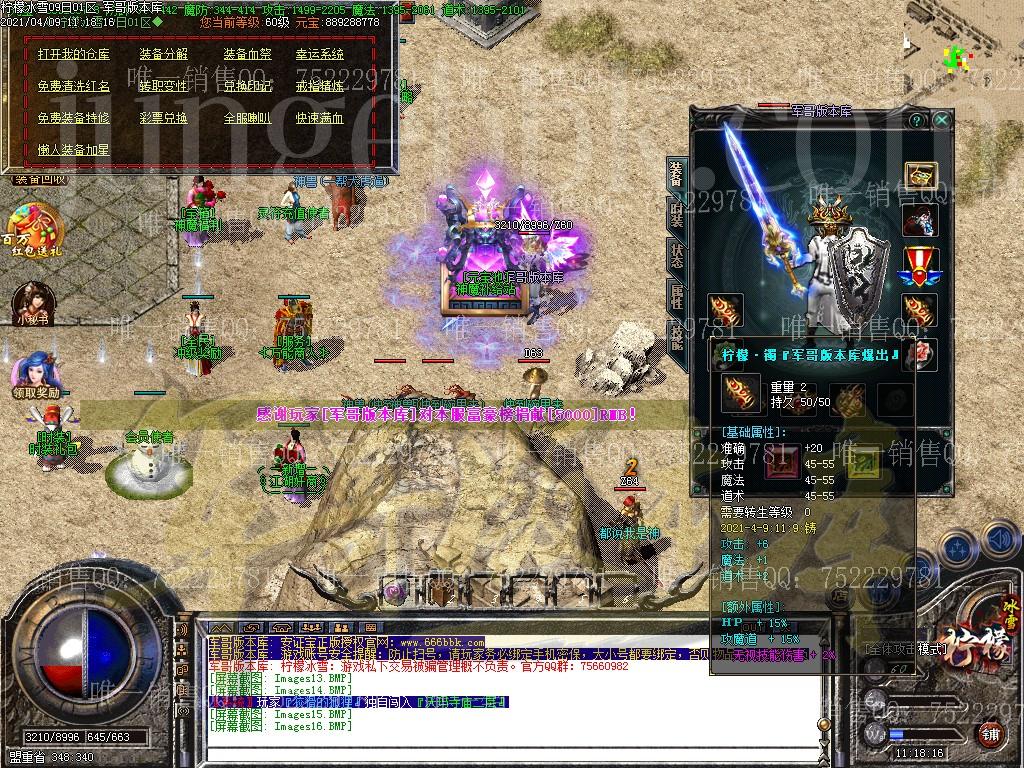
Task: Select the 装备分解 equipment dismantle option
Action: coord(163,54)
